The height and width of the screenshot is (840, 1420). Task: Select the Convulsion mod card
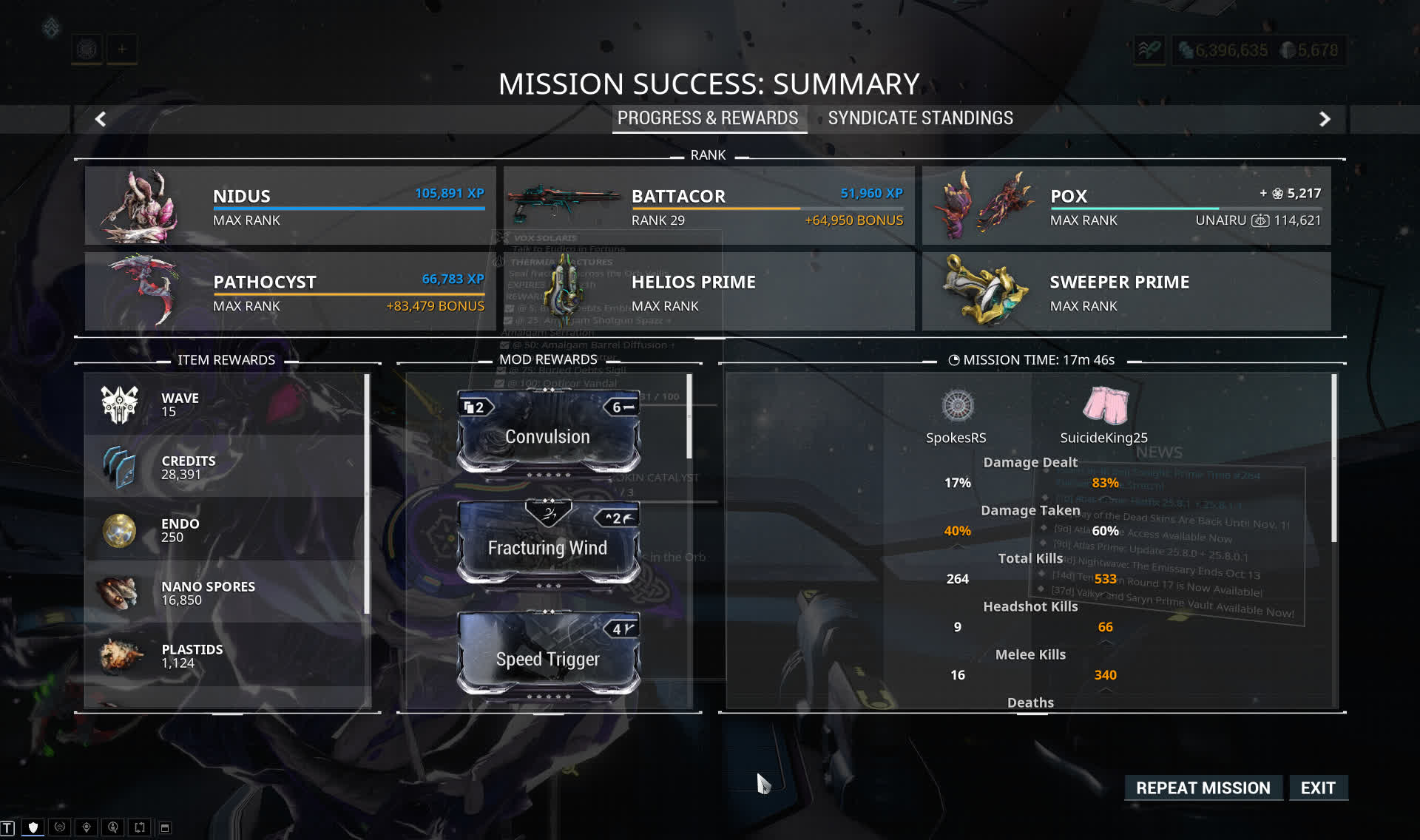coord(548,433)
